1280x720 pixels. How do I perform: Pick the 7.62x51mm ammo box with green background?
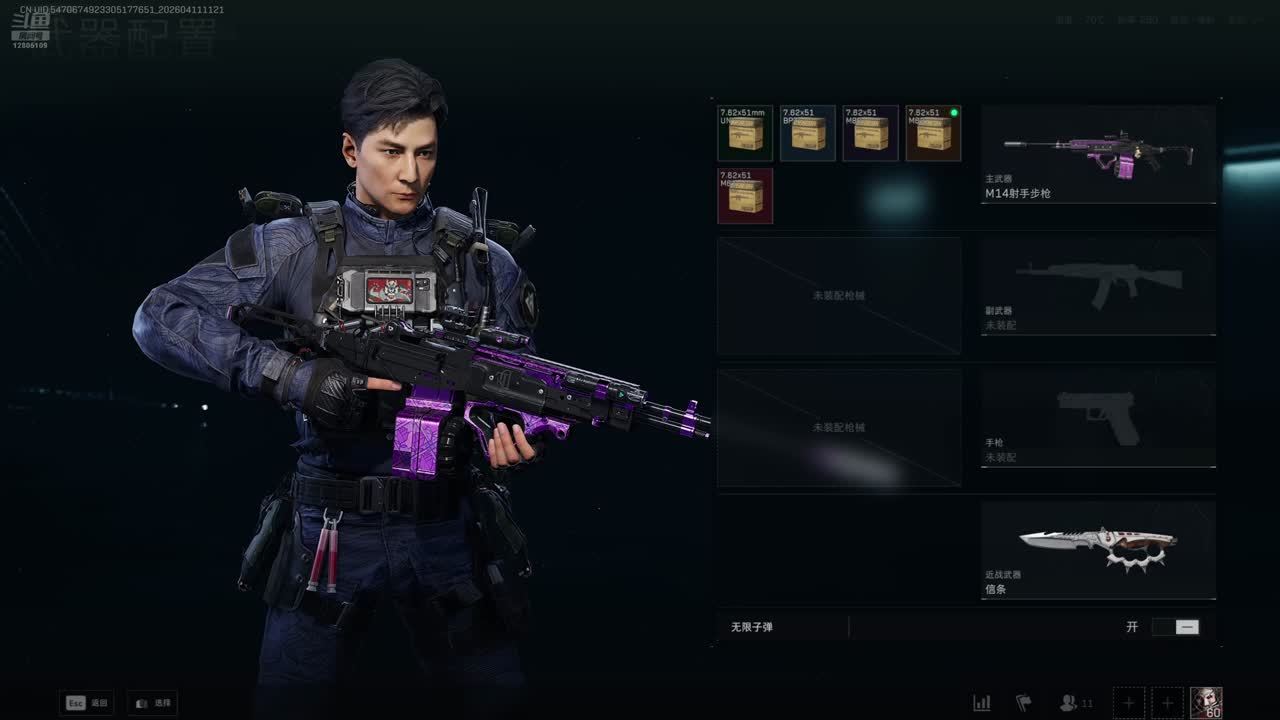pyautogui.click(x=745, y=133)
